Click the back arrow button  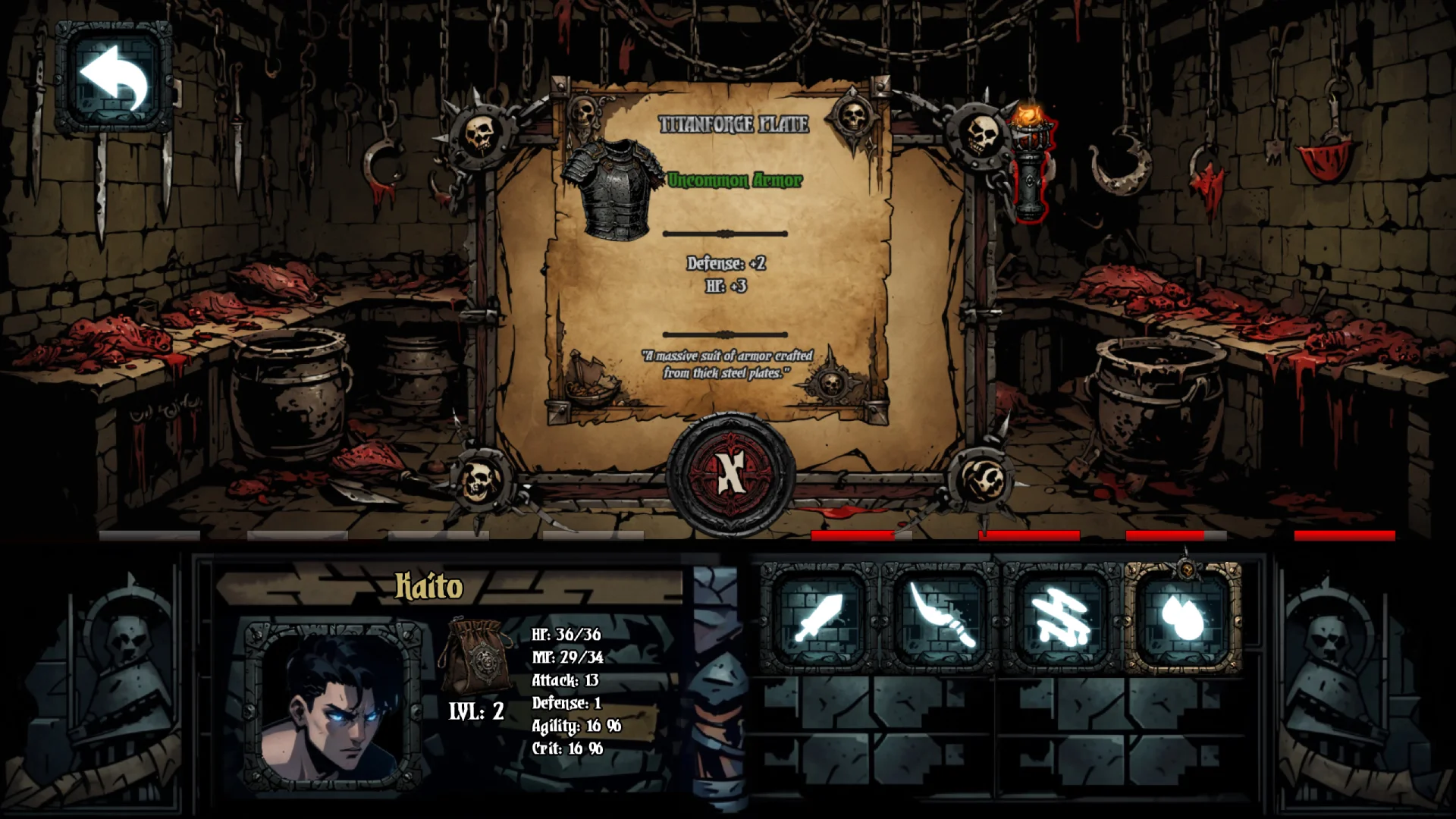coord(114,77)
